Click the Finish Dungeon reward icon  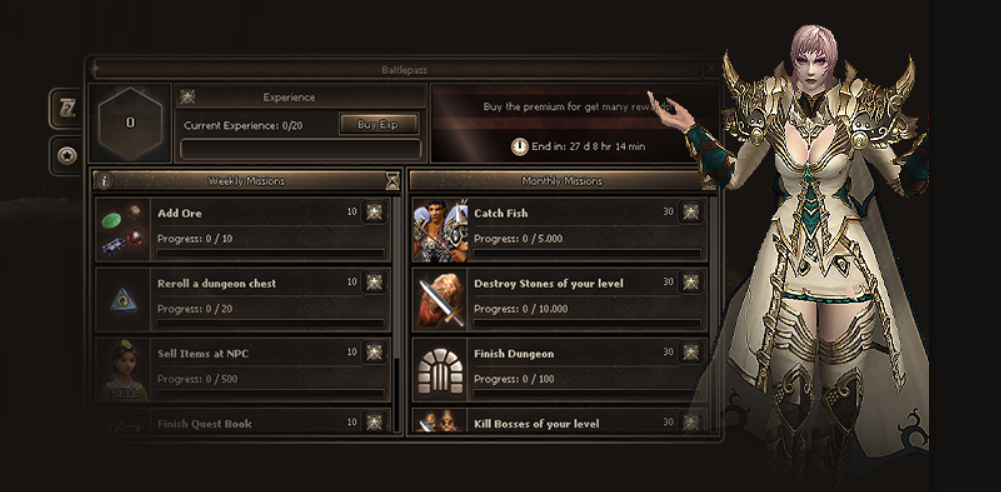click(x=690, y=353)
